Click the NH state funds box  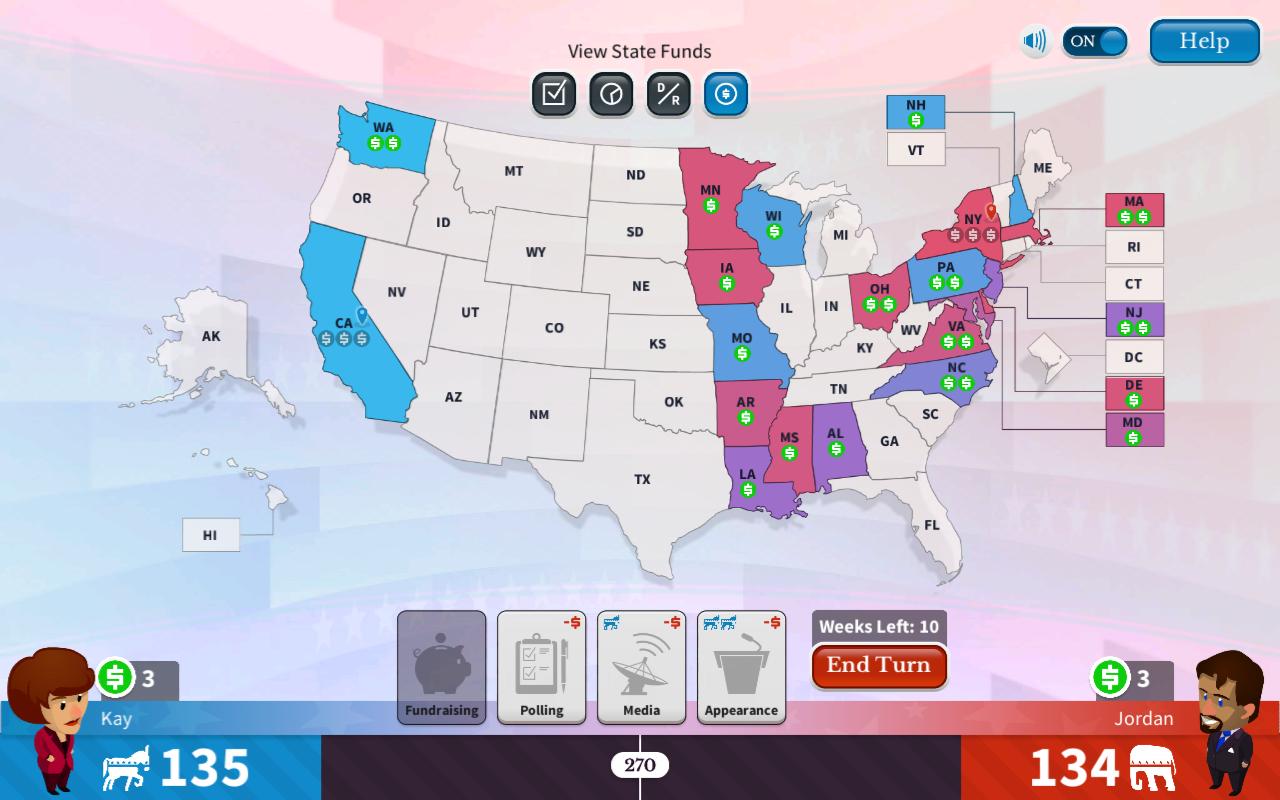pyautogui.click(x=915, y=113)
